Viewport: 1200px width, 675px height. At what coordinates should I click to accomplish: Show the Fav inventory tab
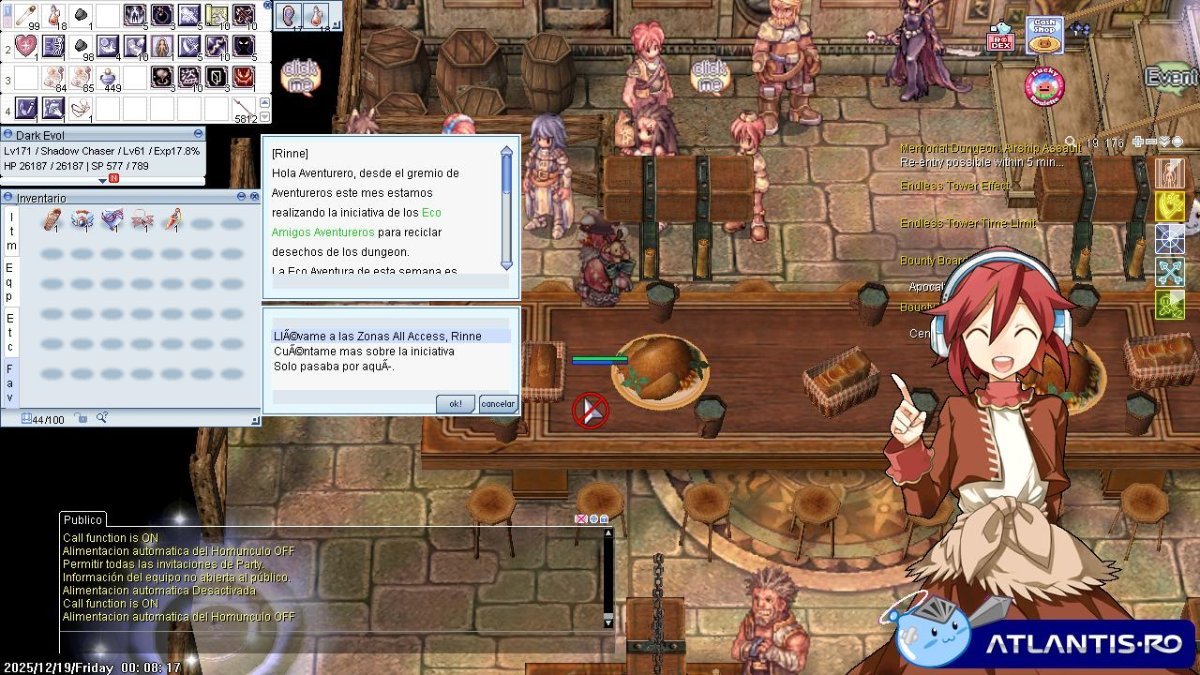pyautogui.click(x=10, y=383)
